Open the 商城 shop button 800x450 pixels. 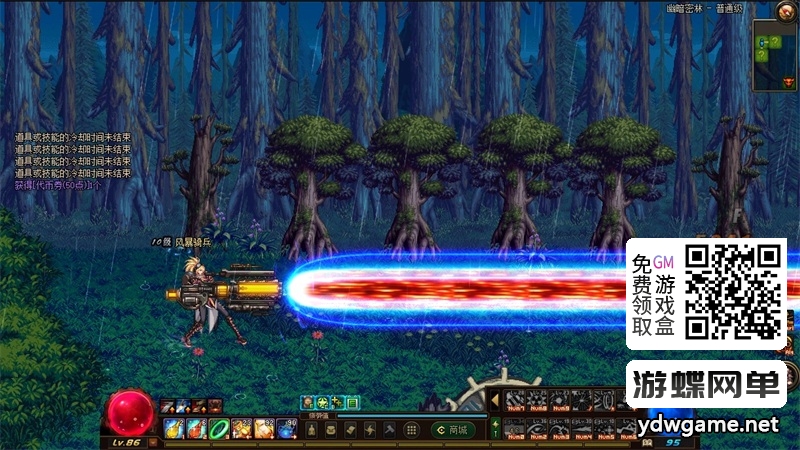453,429
